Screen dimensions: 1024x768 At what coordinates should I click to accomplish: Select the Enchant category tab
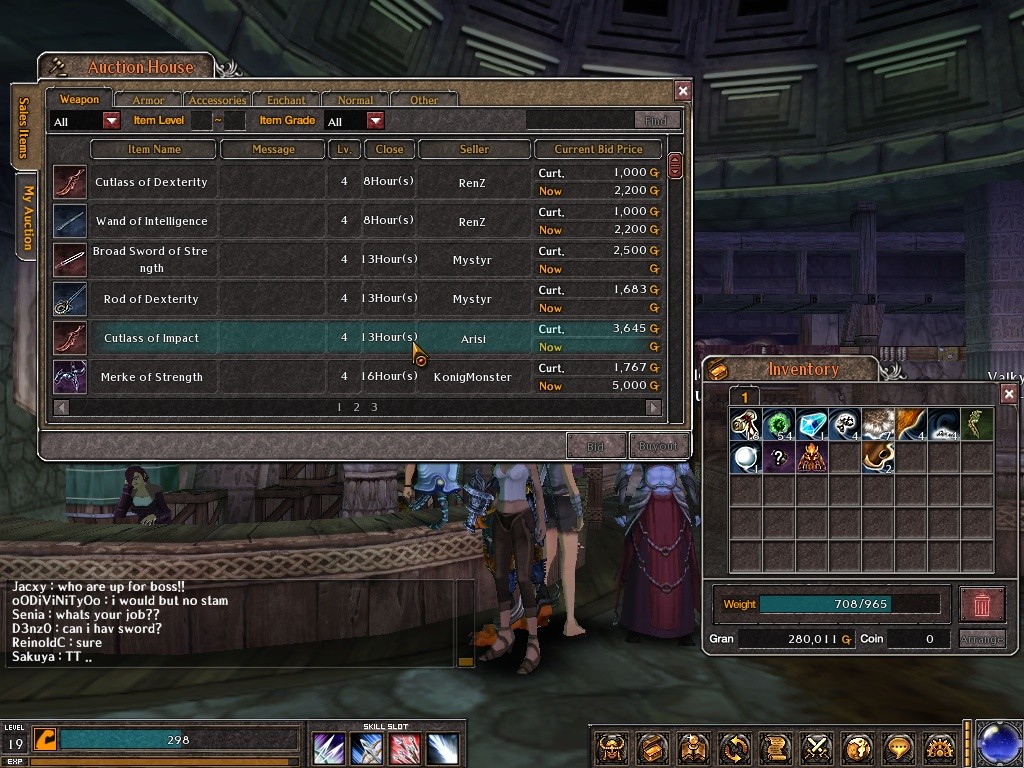pos(286,100)
